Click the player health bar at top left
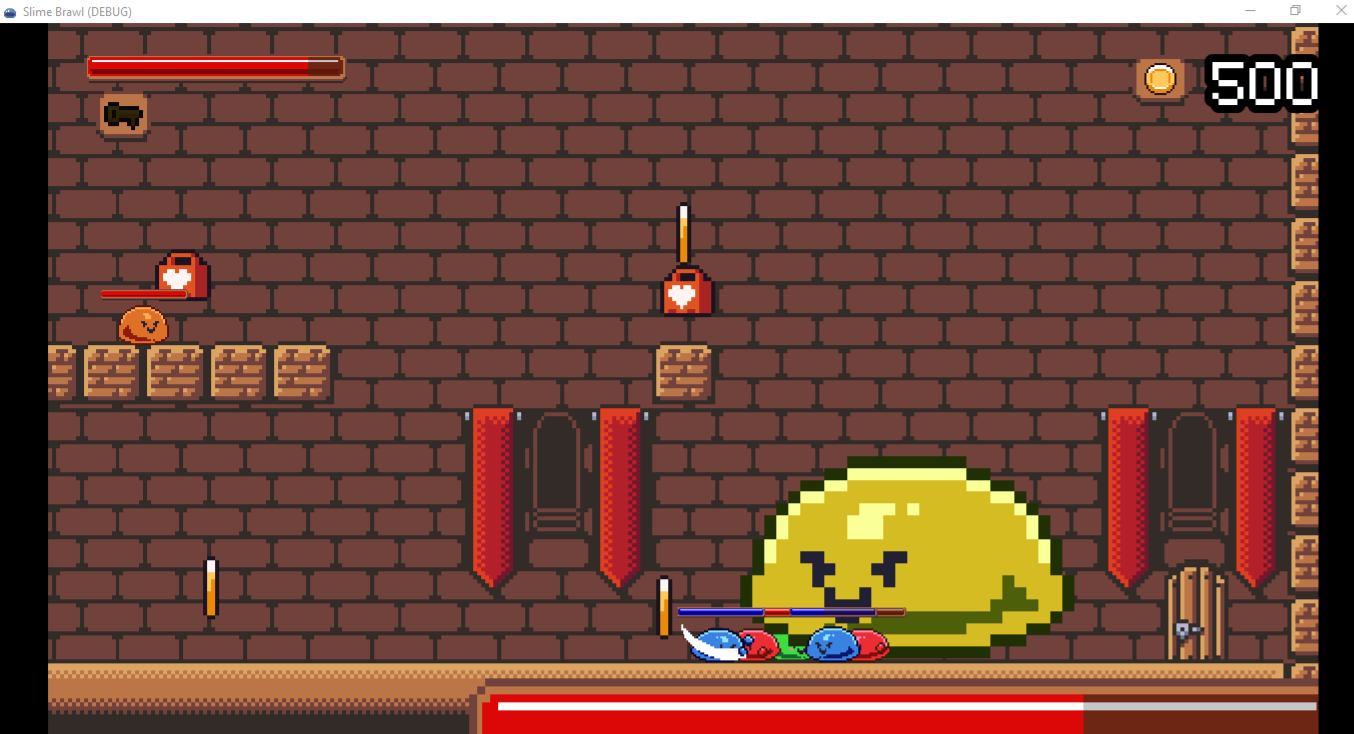The image size is (1354, 734). point(215,67)
